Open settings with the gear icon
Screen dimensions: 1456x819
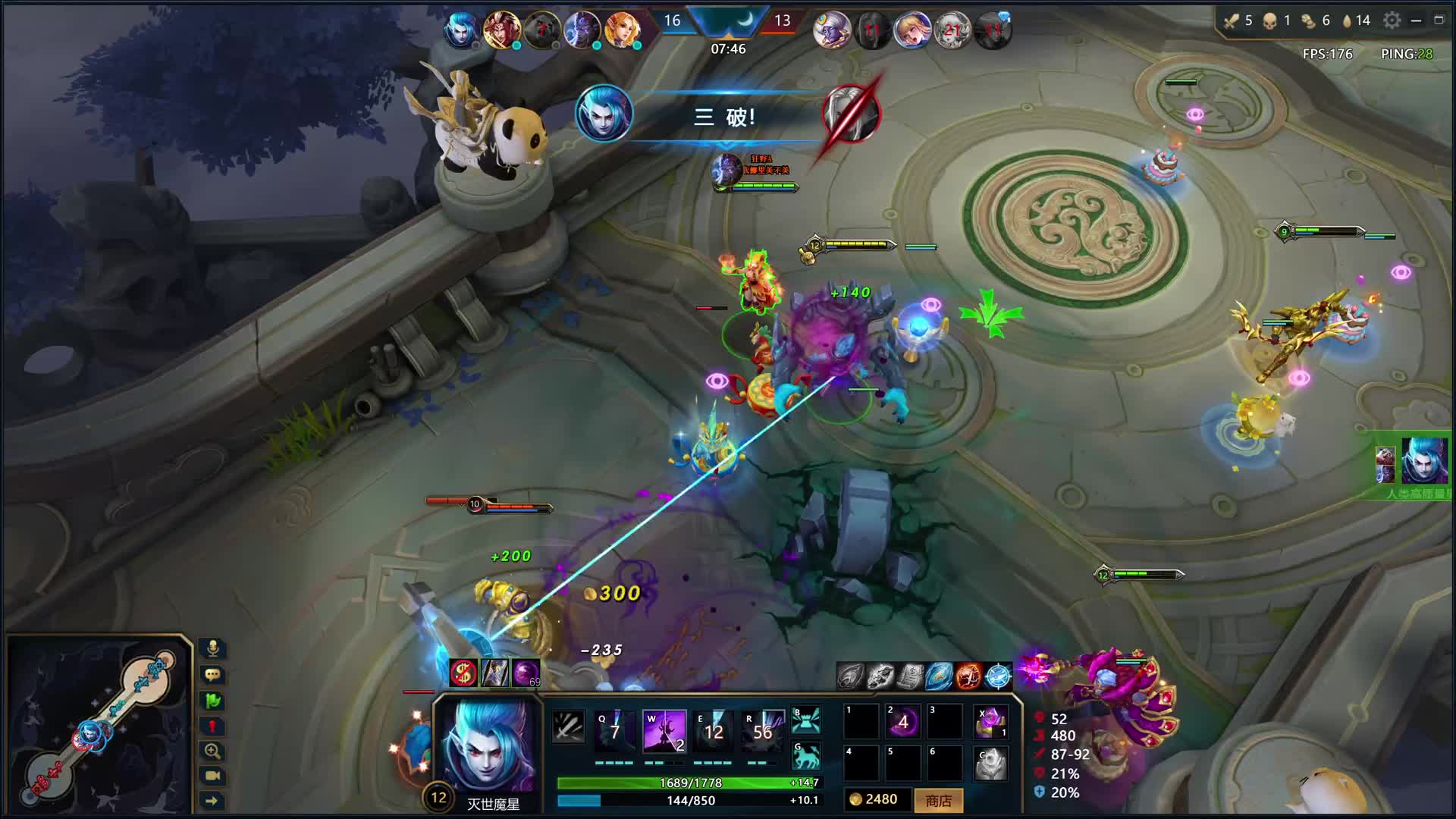[x=1392, y=20]
